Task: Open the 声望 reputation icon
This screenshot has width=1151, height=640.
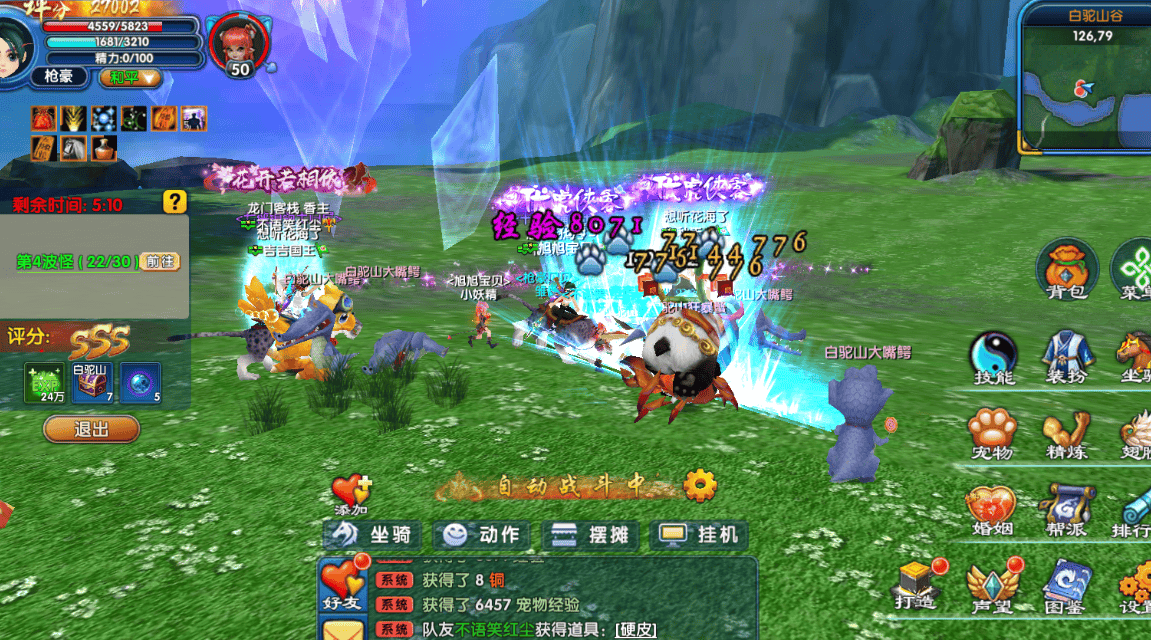Action: coord(990,583)
